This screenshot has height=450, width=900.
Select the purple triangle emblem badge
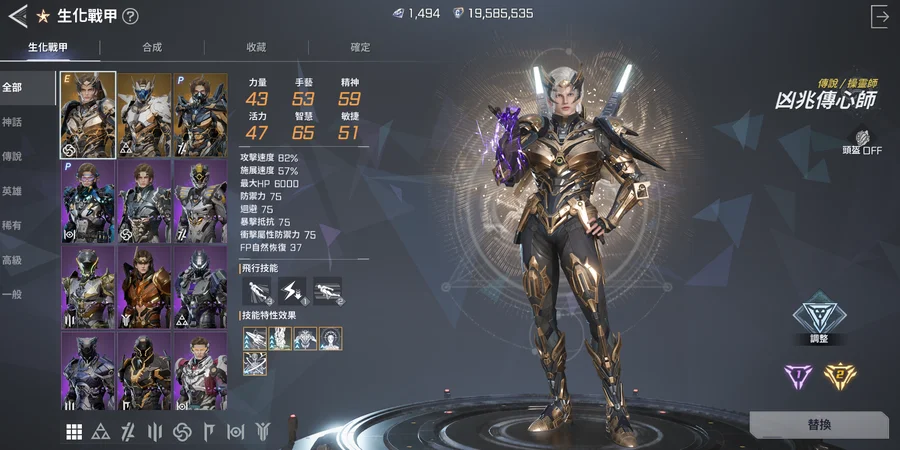(x=799, y=376)
